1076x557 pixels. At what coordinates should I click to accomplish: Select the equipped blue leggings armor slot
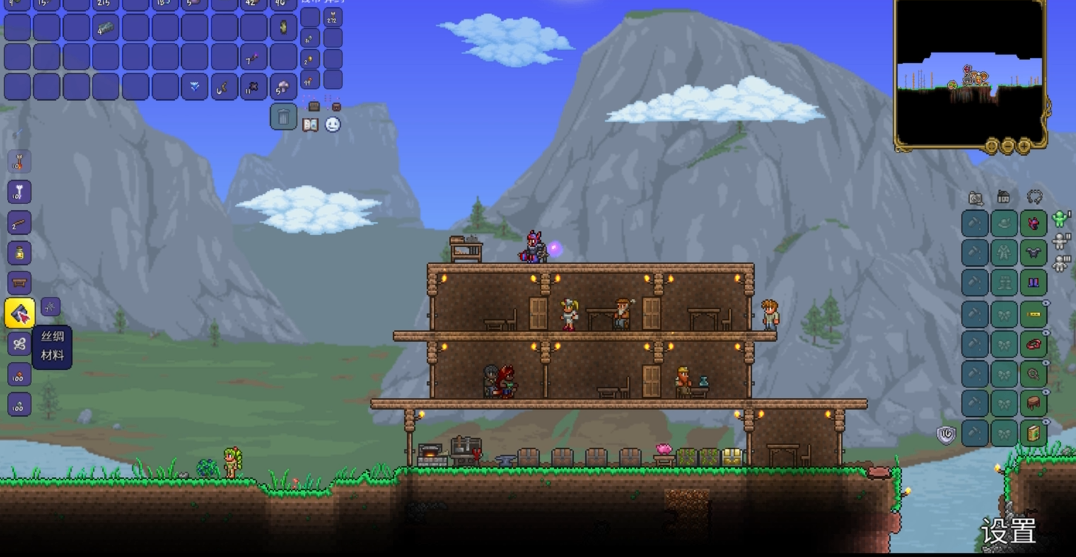point(1034,283)
